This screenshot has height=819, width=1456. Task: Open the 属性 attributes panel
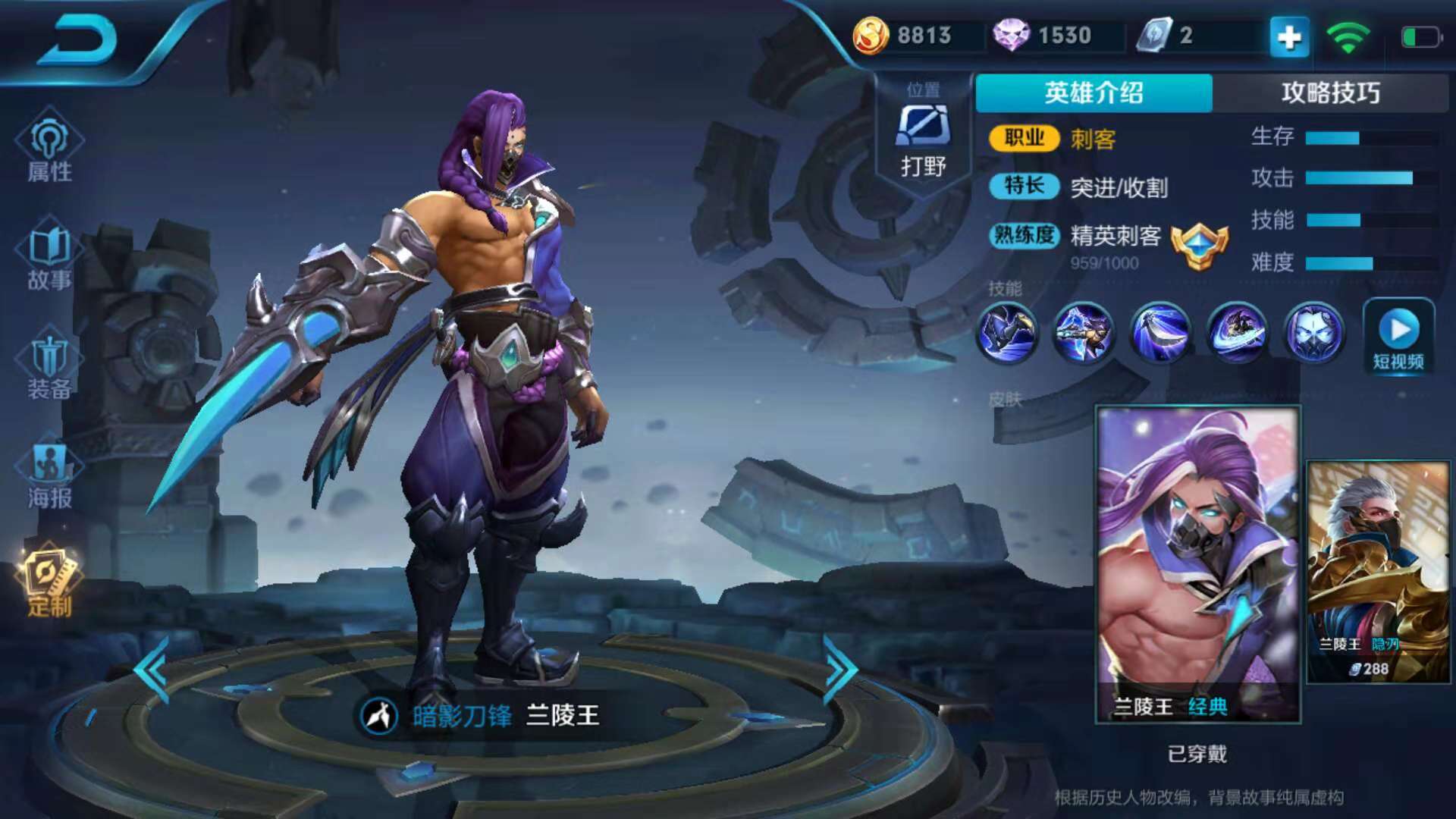click(50, 148)
